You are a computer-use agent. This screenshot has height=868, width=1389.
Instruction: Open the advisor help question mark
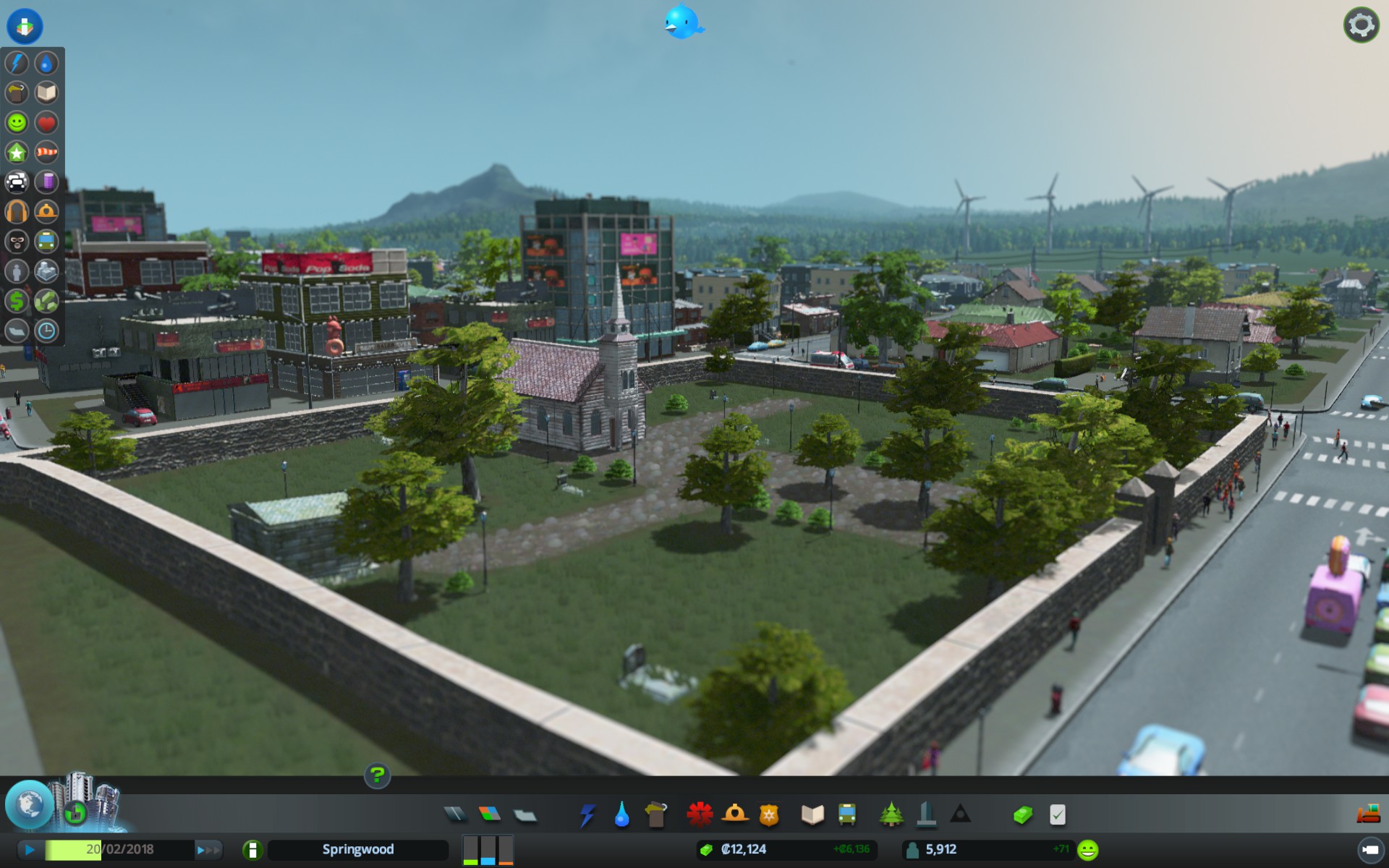(x=377, y=775)
